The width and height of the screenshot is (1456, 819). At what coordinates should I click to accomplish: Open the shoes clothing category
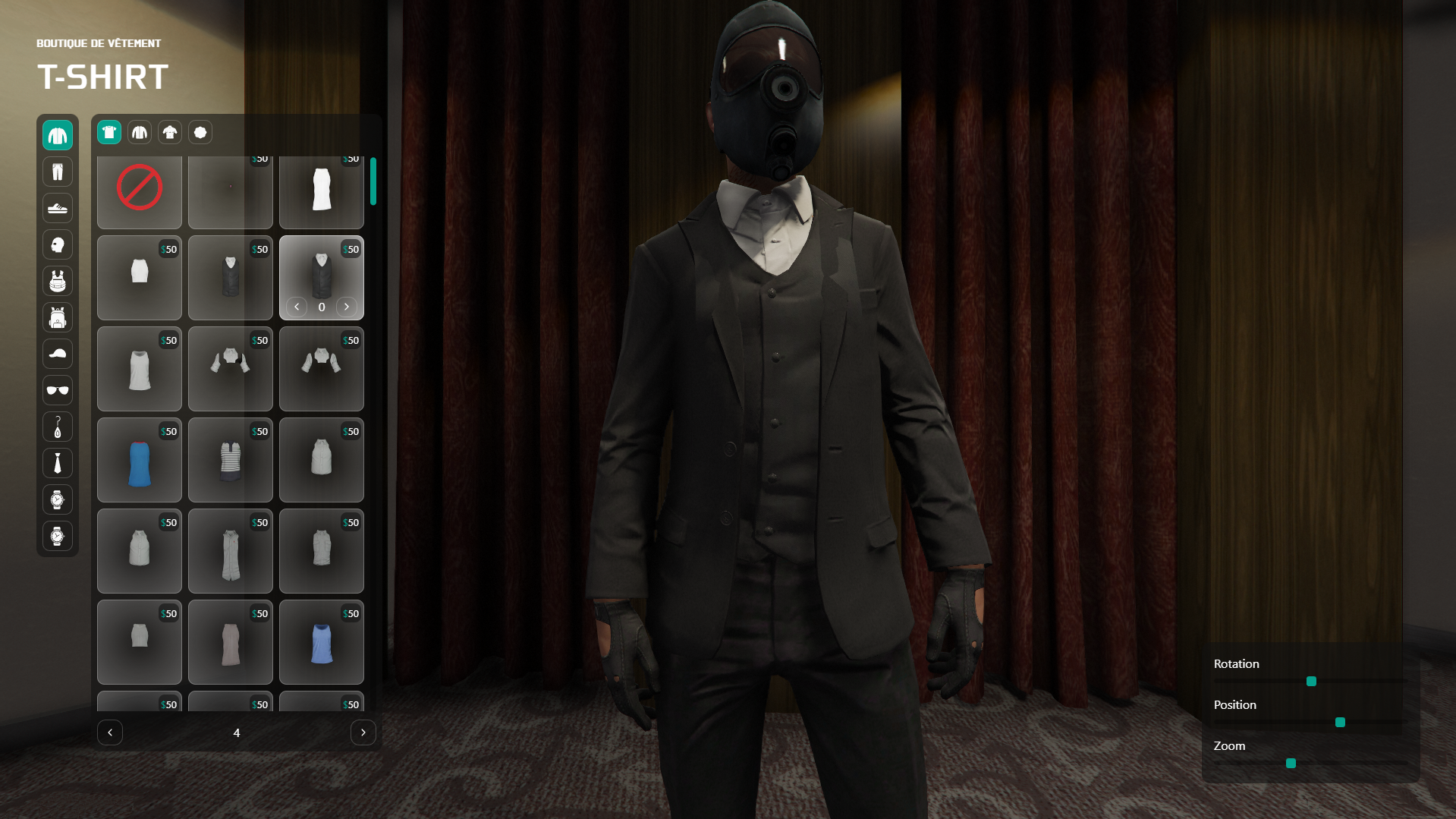[58, 208]
